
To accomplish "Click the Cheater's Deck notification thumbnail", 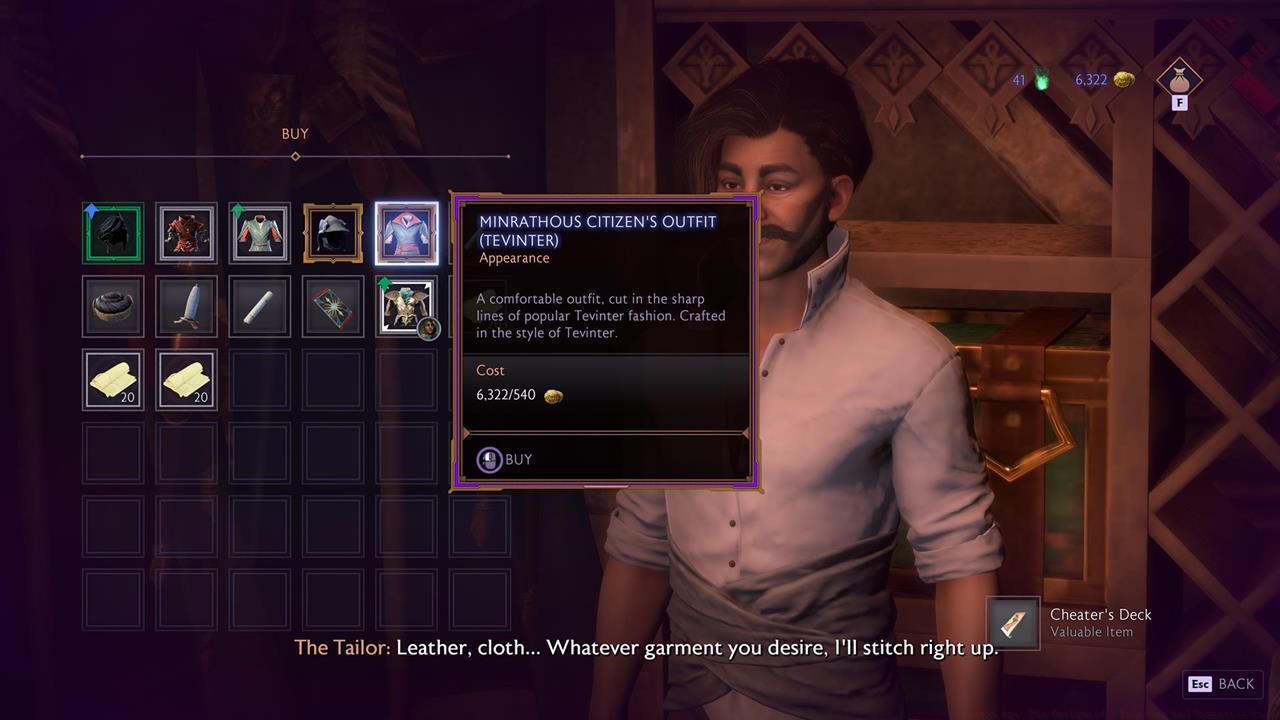I will pyautogui.click(x=1014, y=624).
